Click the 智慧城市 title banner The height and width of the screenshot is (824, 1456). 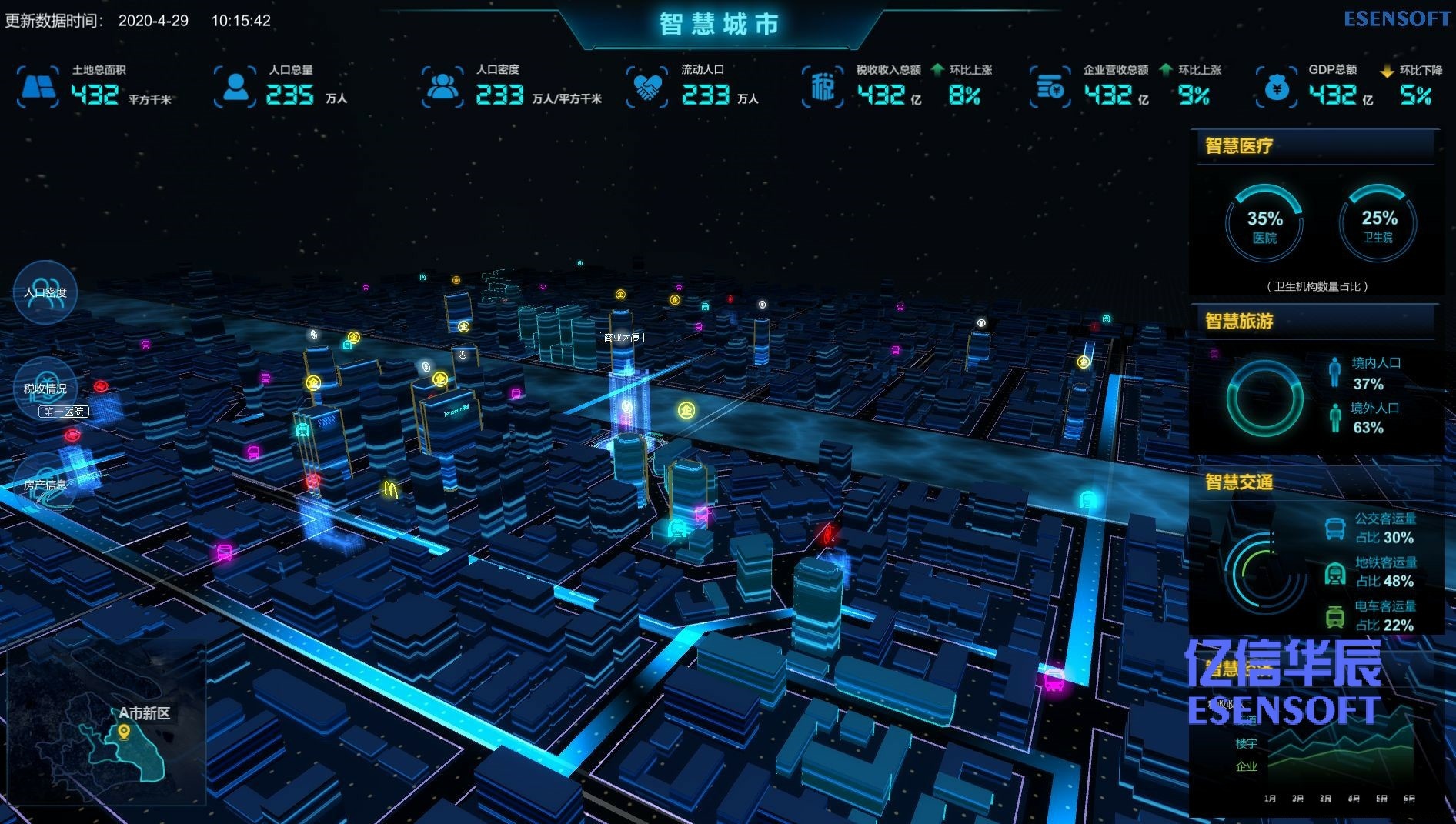point(720,25)
